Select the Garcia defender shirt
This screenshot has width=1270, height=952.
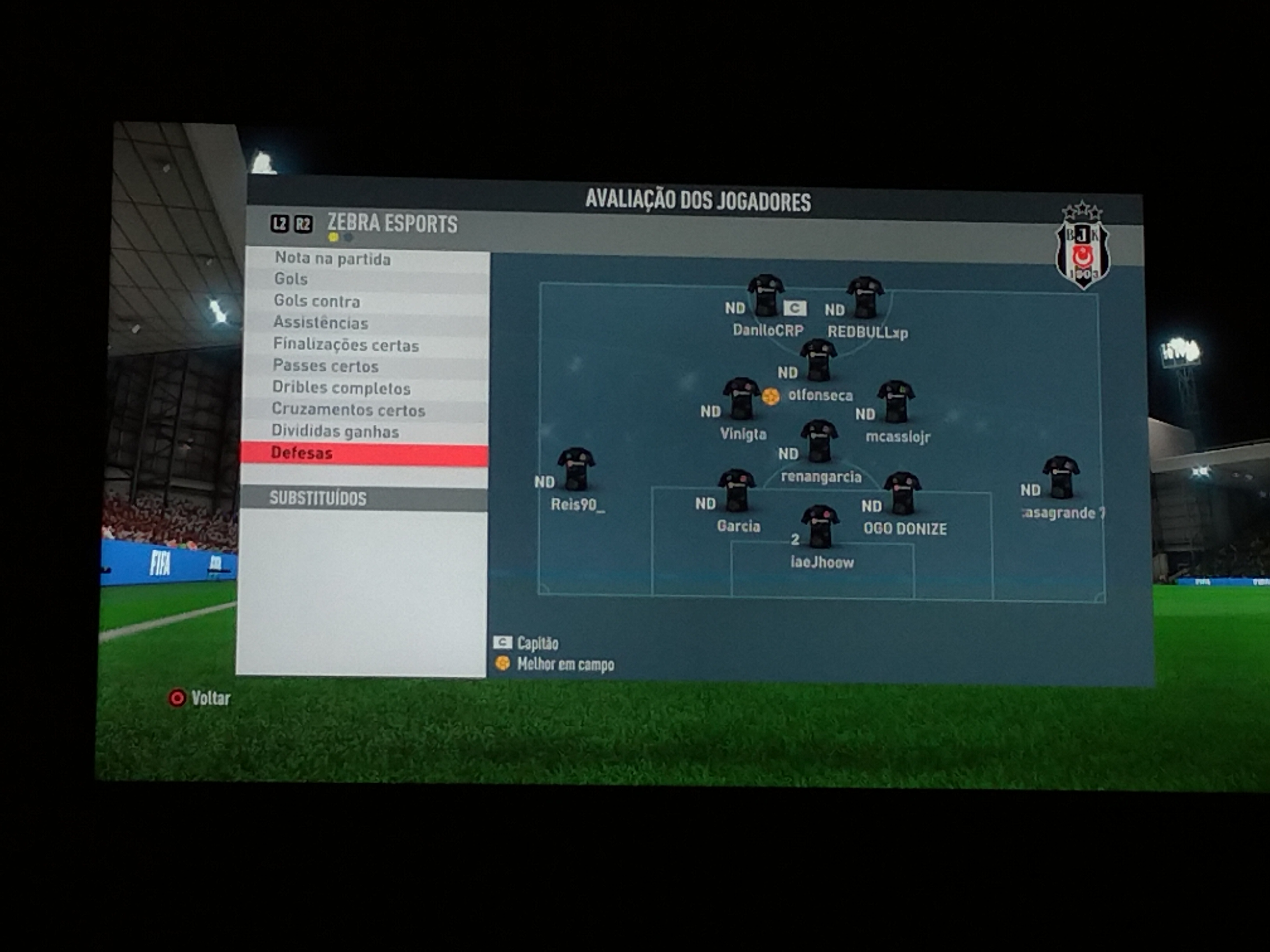pyautogui.click(x=737, y=490)
